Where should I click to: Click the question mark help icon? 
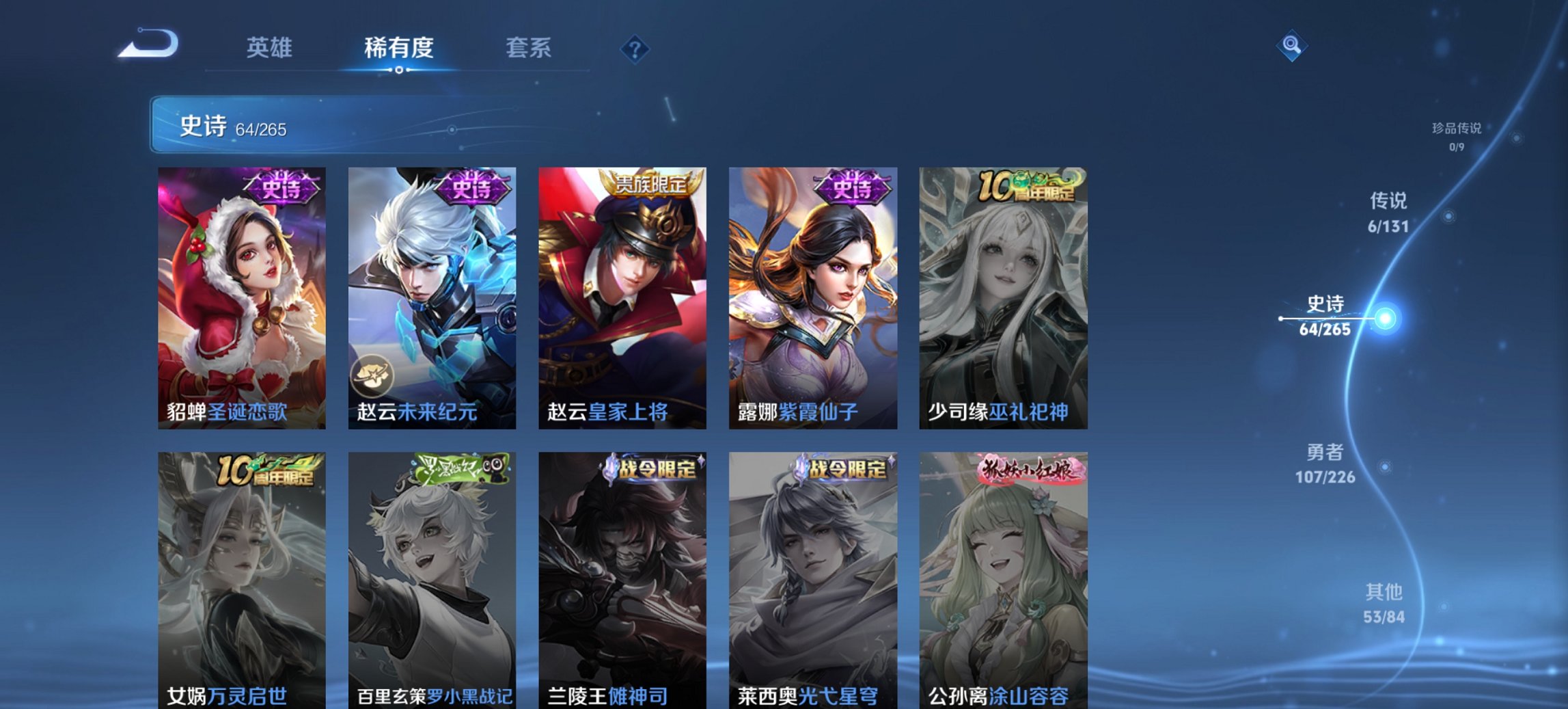click(x=634, y=48)
